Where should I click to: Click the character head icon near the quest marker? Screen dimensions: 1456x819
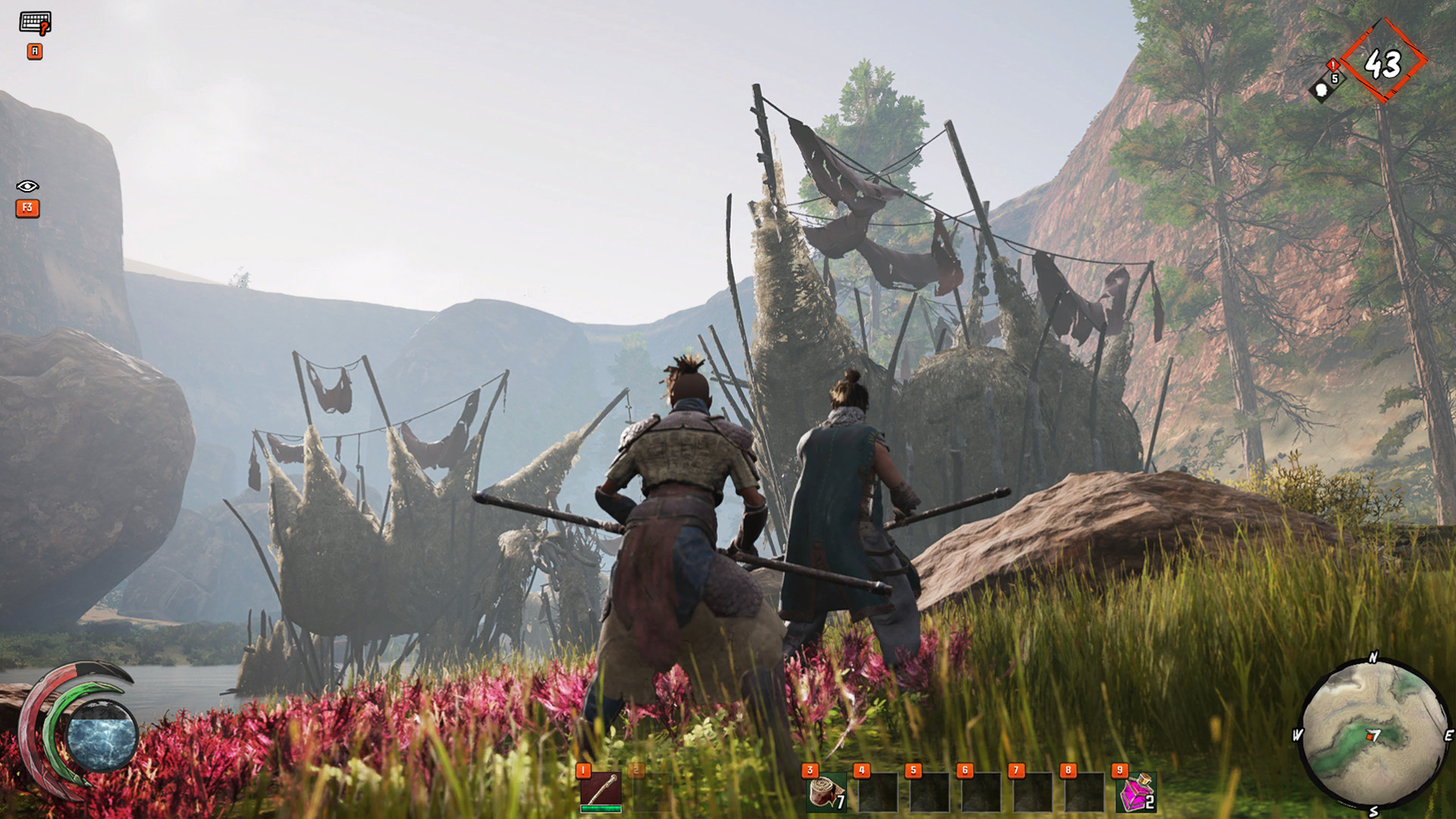[x=1322, y=92]
